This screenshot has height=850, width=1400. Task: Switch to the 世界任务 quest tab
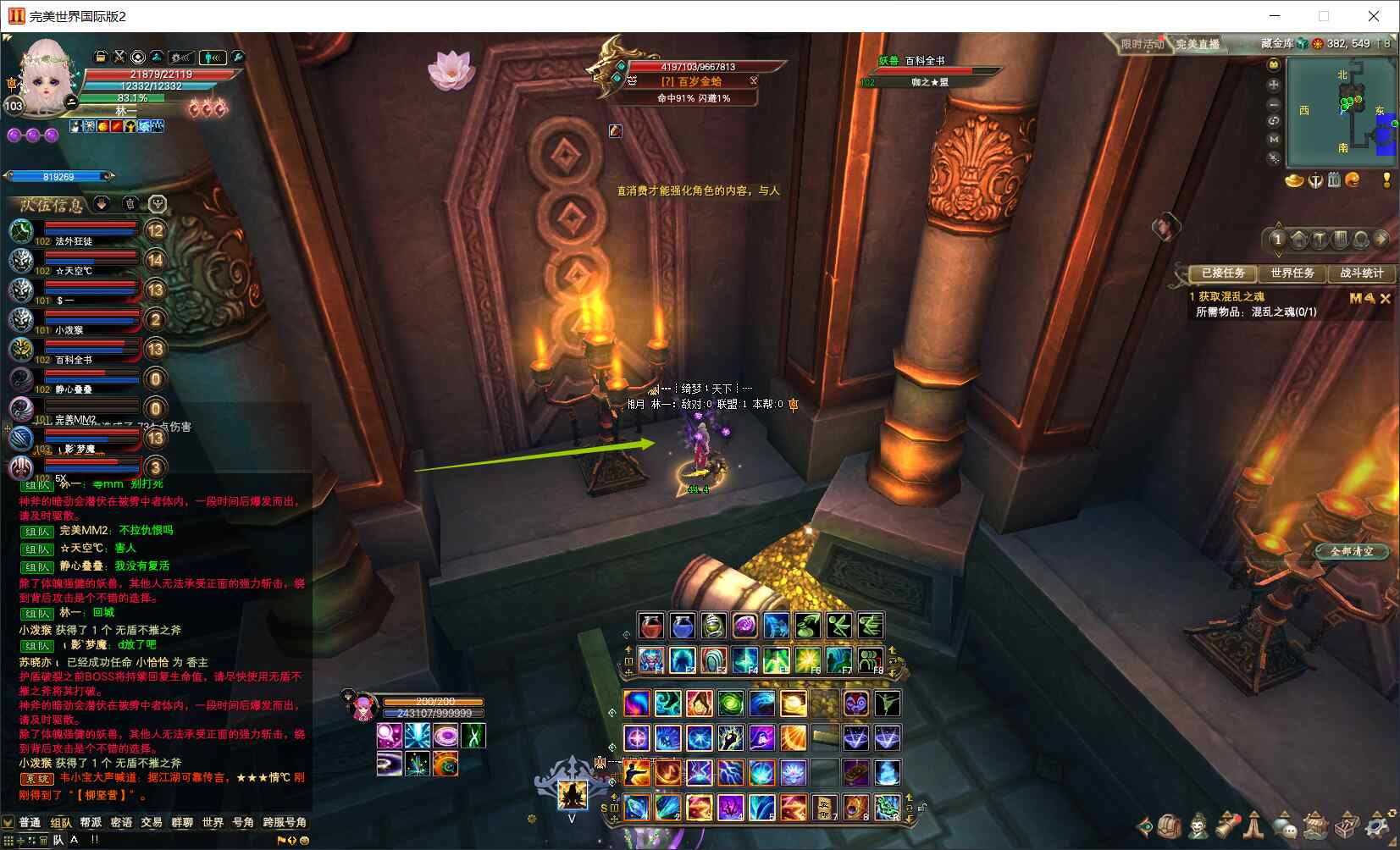point(1292,273)
